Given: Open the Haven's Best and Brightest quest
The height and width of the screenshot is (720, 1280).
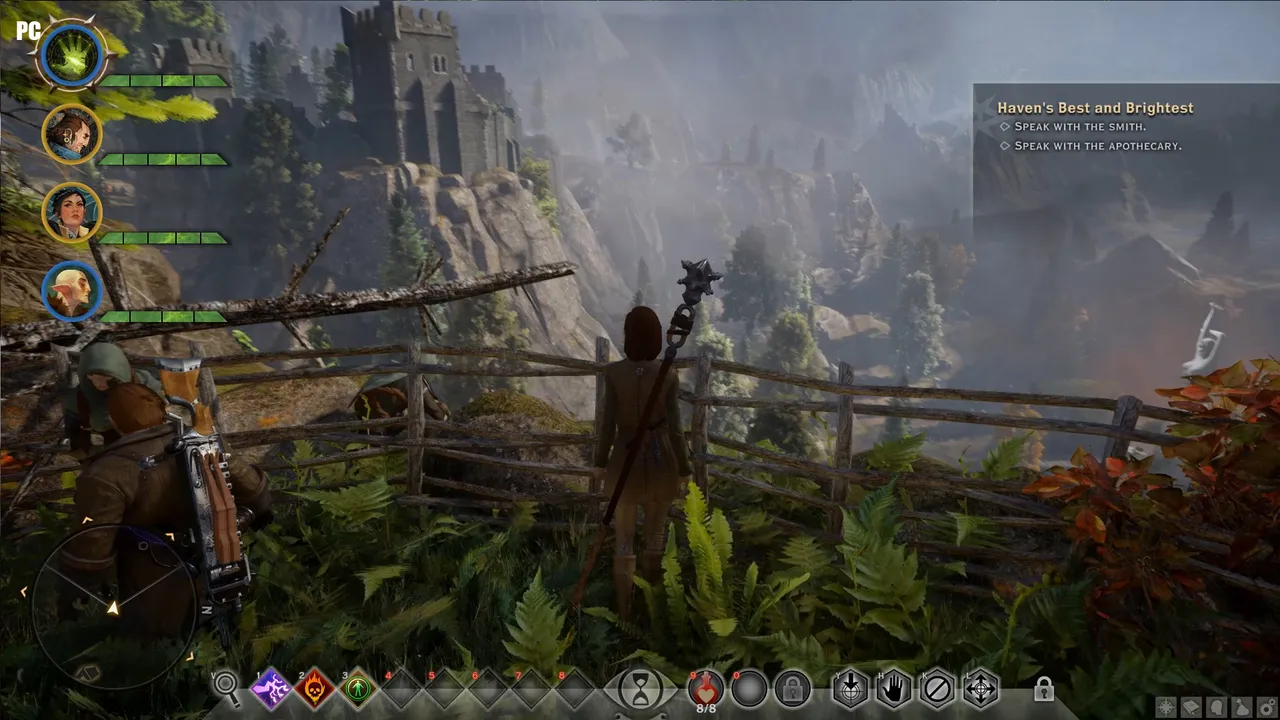Looking at the screenshot, I should point(1095,108).
